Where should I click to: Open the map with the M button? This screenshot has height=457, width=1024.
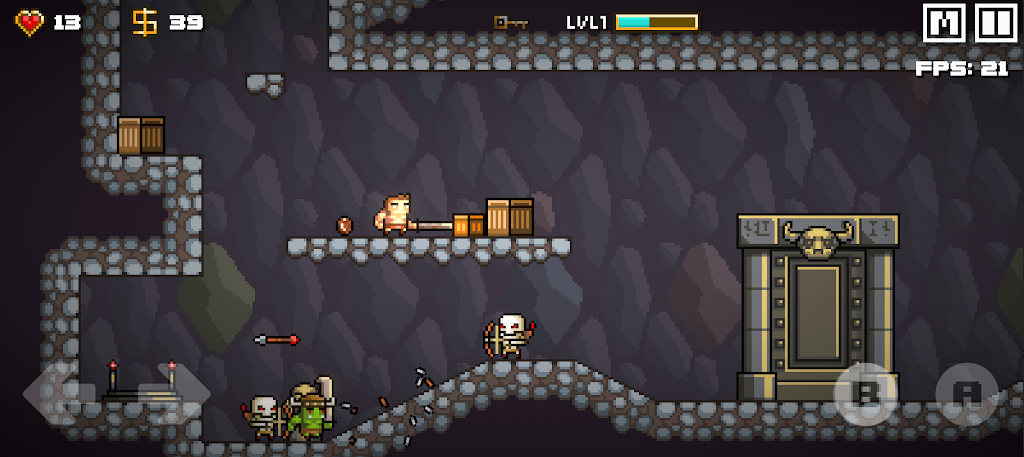tap(944, 24)
